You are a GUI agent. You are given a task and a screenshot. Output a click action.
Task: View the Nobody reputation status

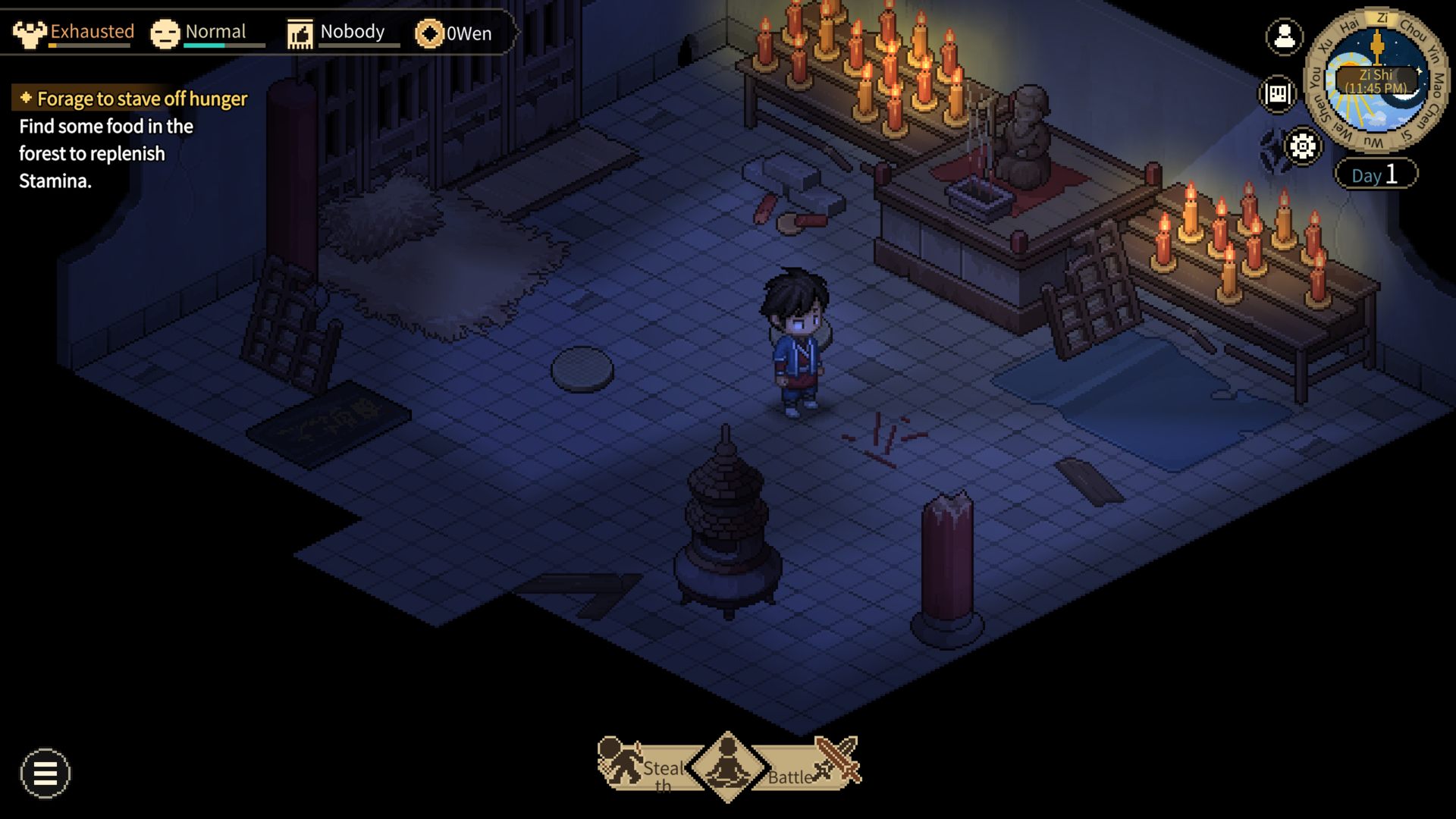pos(336,33)
